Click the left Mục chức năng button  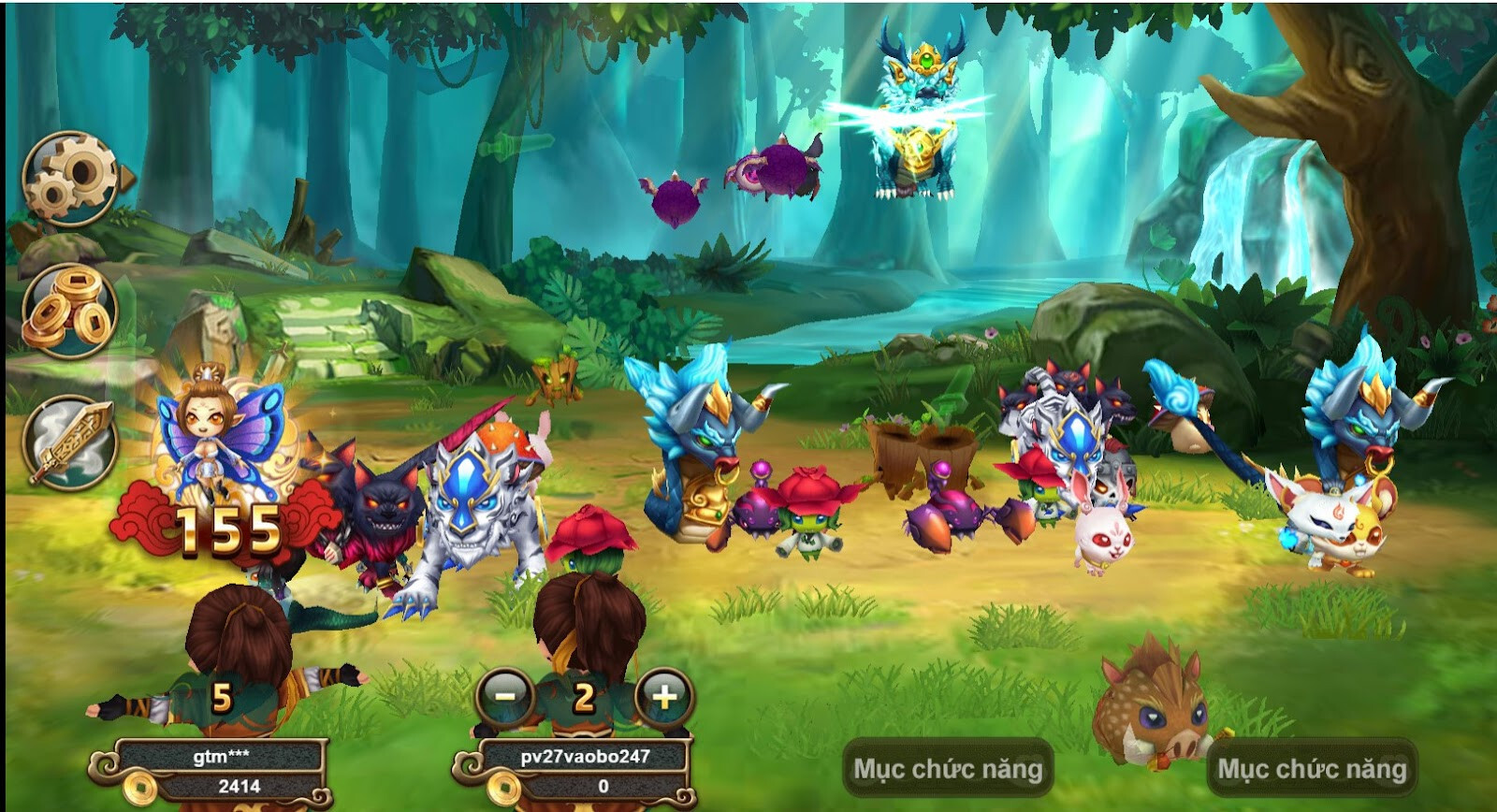tap(950, 765)
